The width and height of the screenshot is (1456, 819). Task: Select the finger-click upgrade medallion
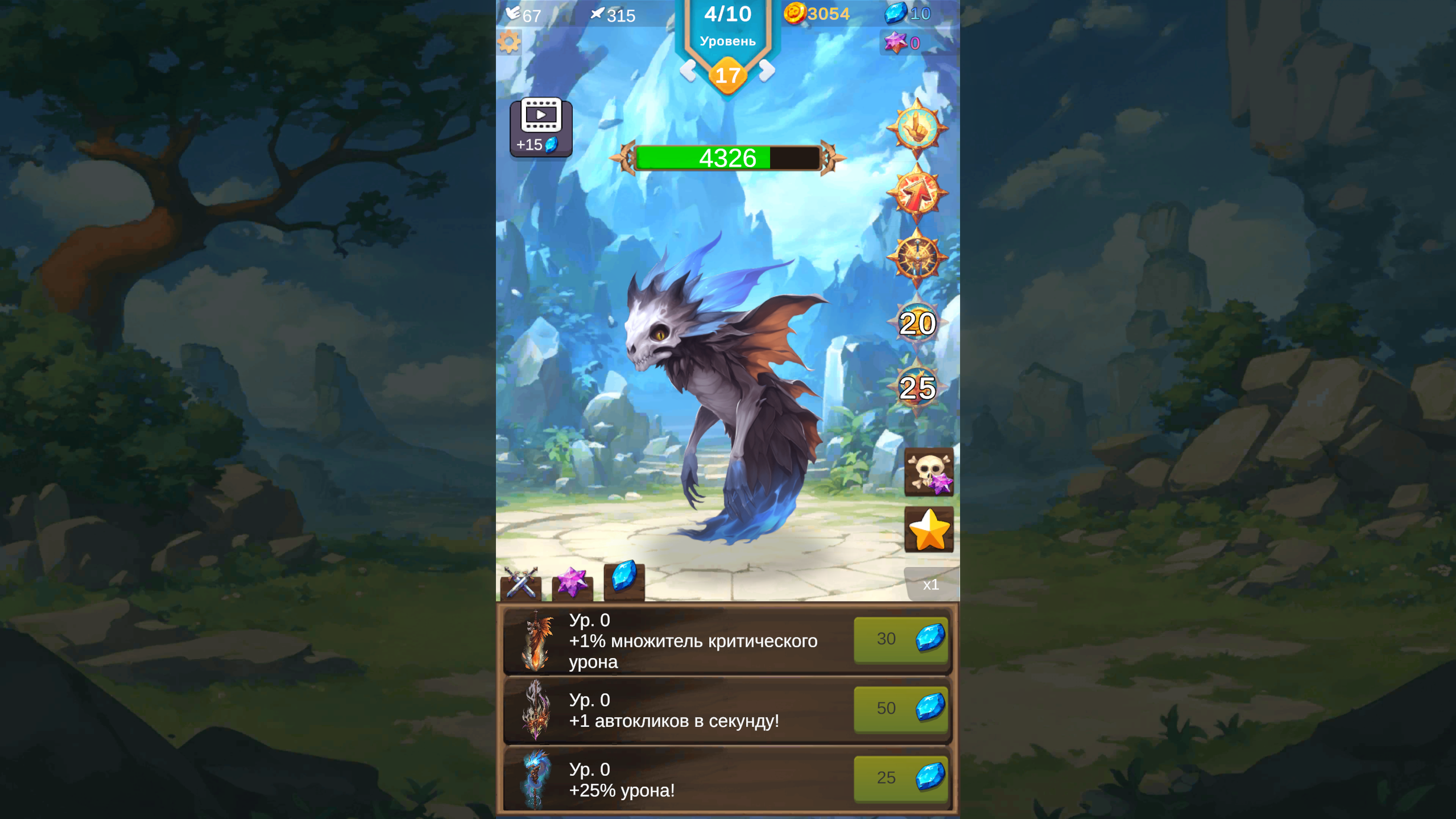[x=920, y=126]
